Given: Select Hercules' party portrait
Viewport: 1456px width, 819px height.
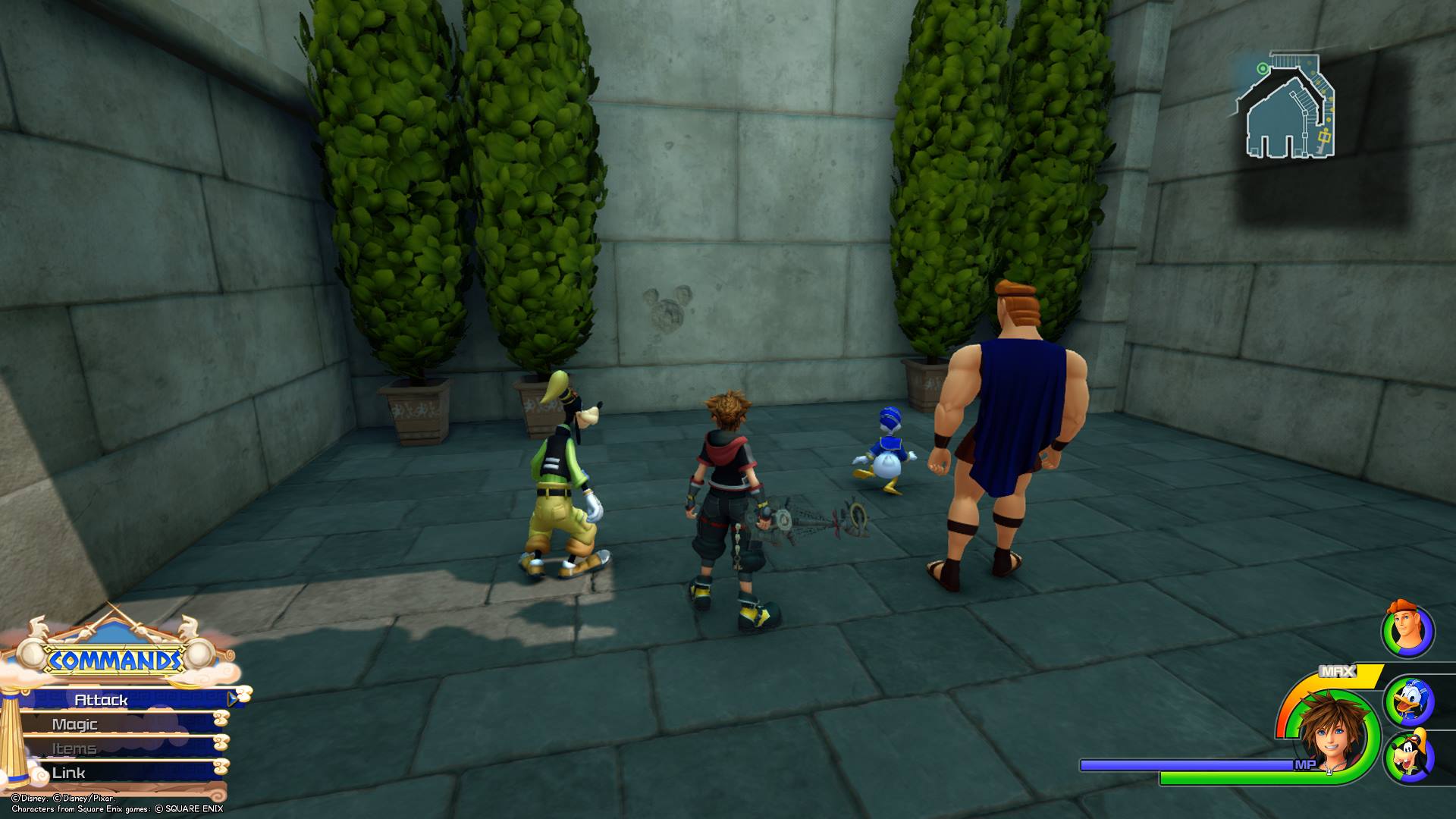Looking at the screenshot, I should (1407, 631).
